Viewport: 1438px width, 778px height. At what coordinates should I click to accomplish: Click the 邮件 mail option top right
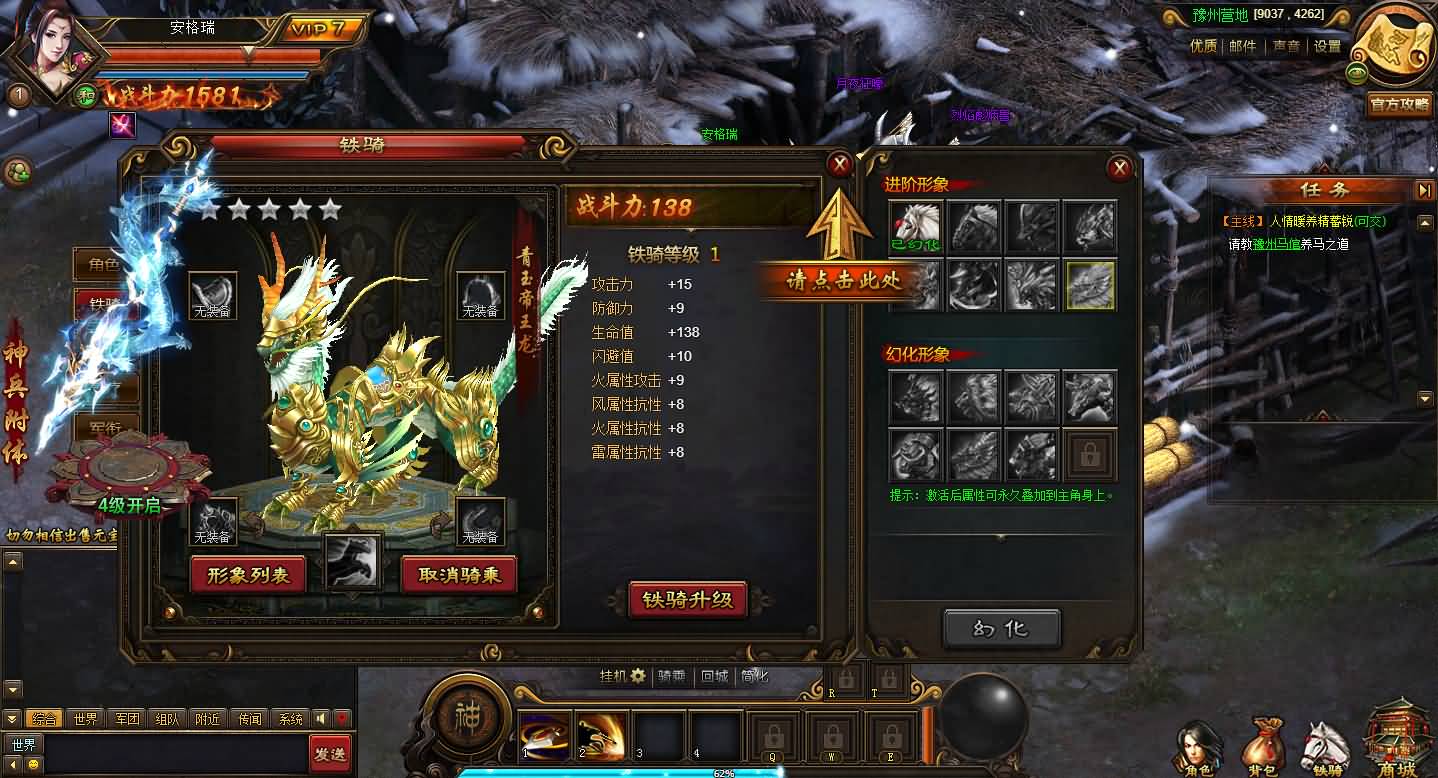click(1243, 45)
